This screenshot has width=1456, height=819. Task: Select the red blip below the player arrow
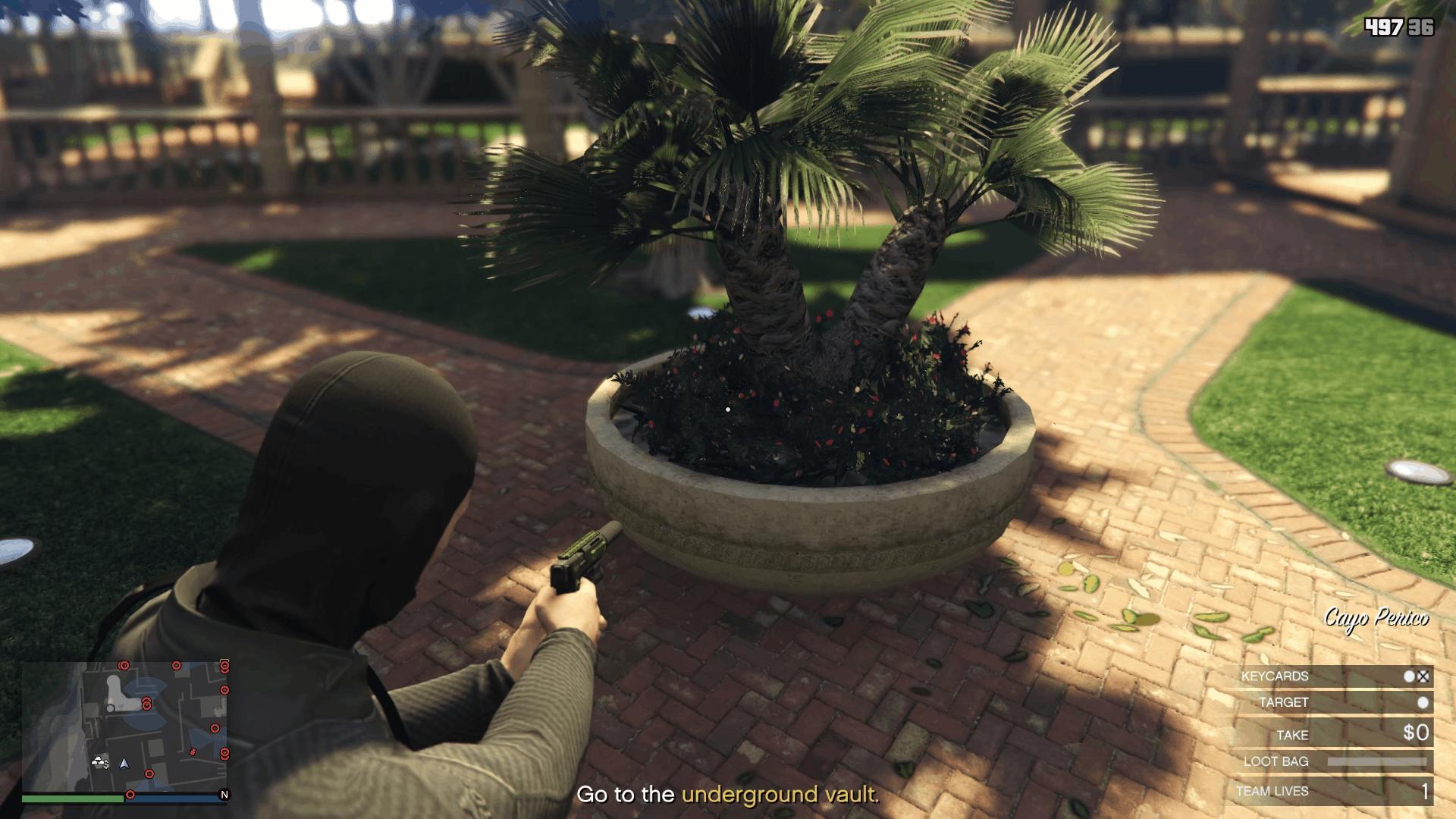pos(149,773)
